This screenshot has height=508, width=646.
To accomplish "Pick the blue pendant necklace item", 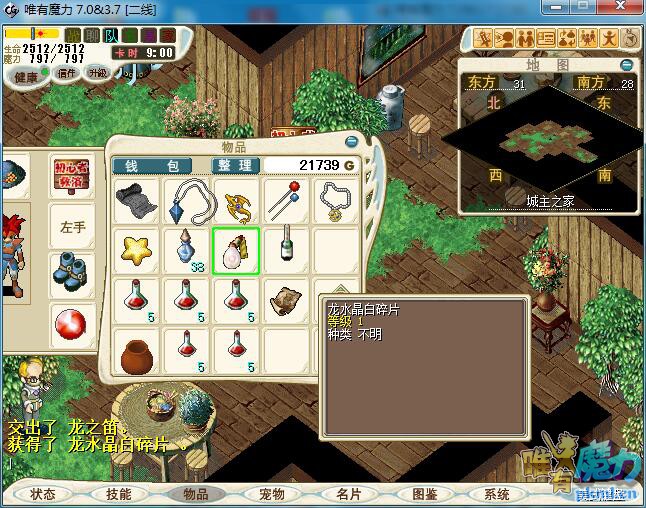I will 186,200.
